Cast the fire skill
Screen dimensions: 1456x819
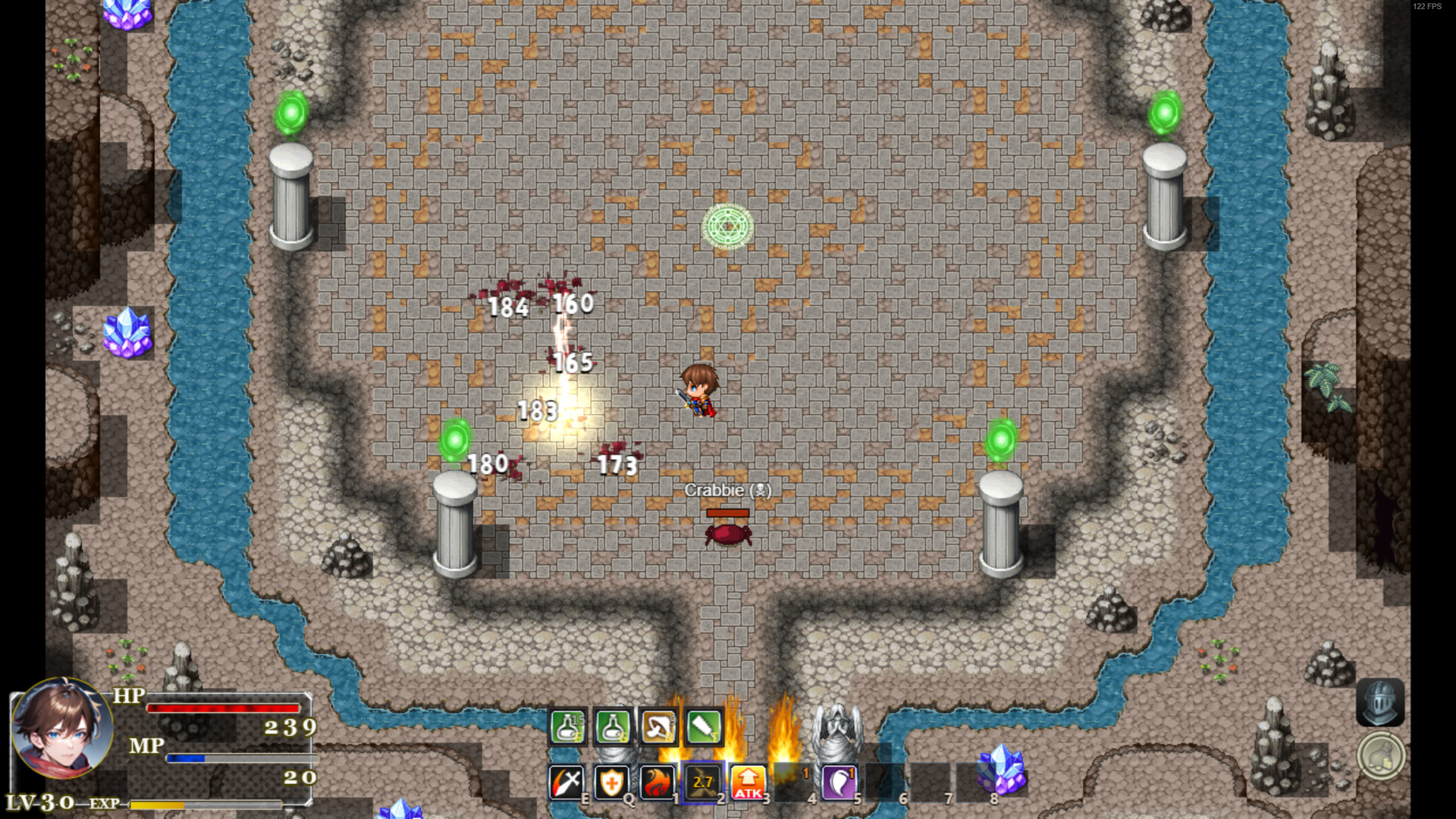657,783
